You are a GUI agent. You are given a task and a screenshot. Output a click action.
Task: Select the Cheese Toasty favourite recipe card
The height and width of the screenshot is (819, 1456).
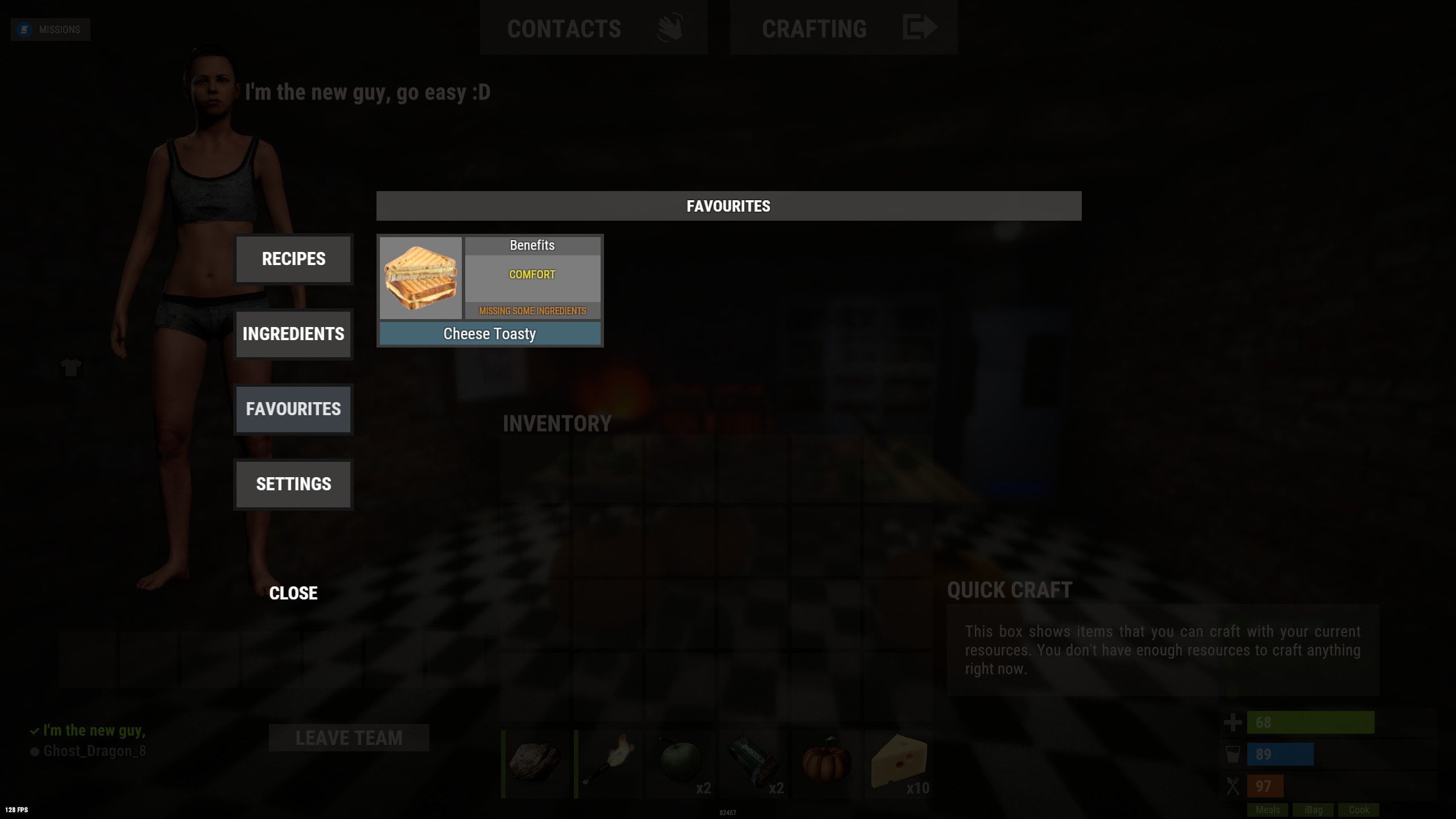pos(490,289)
